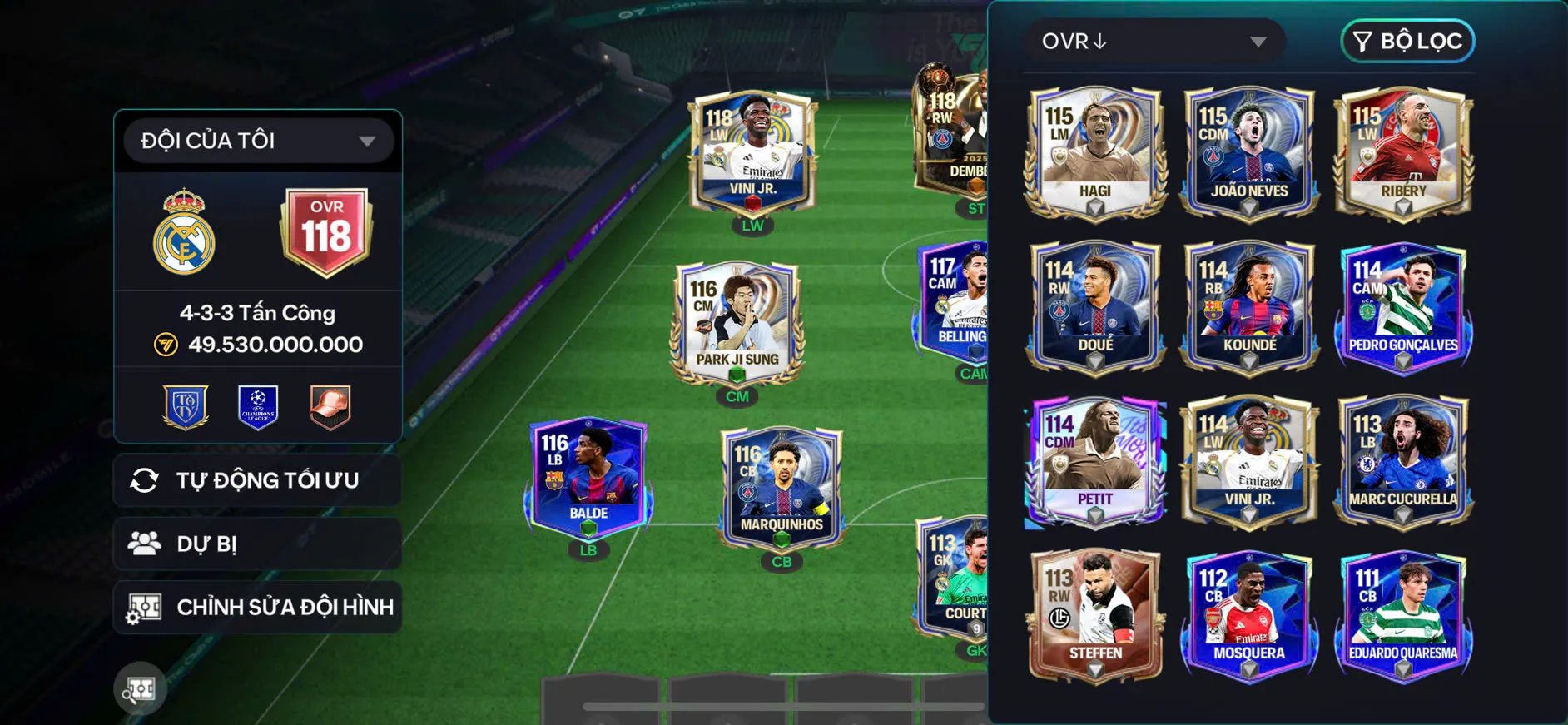1568x725 pixels.
Task: Open the DỰ BỊ substitutes menu
Action: (258, 544)
